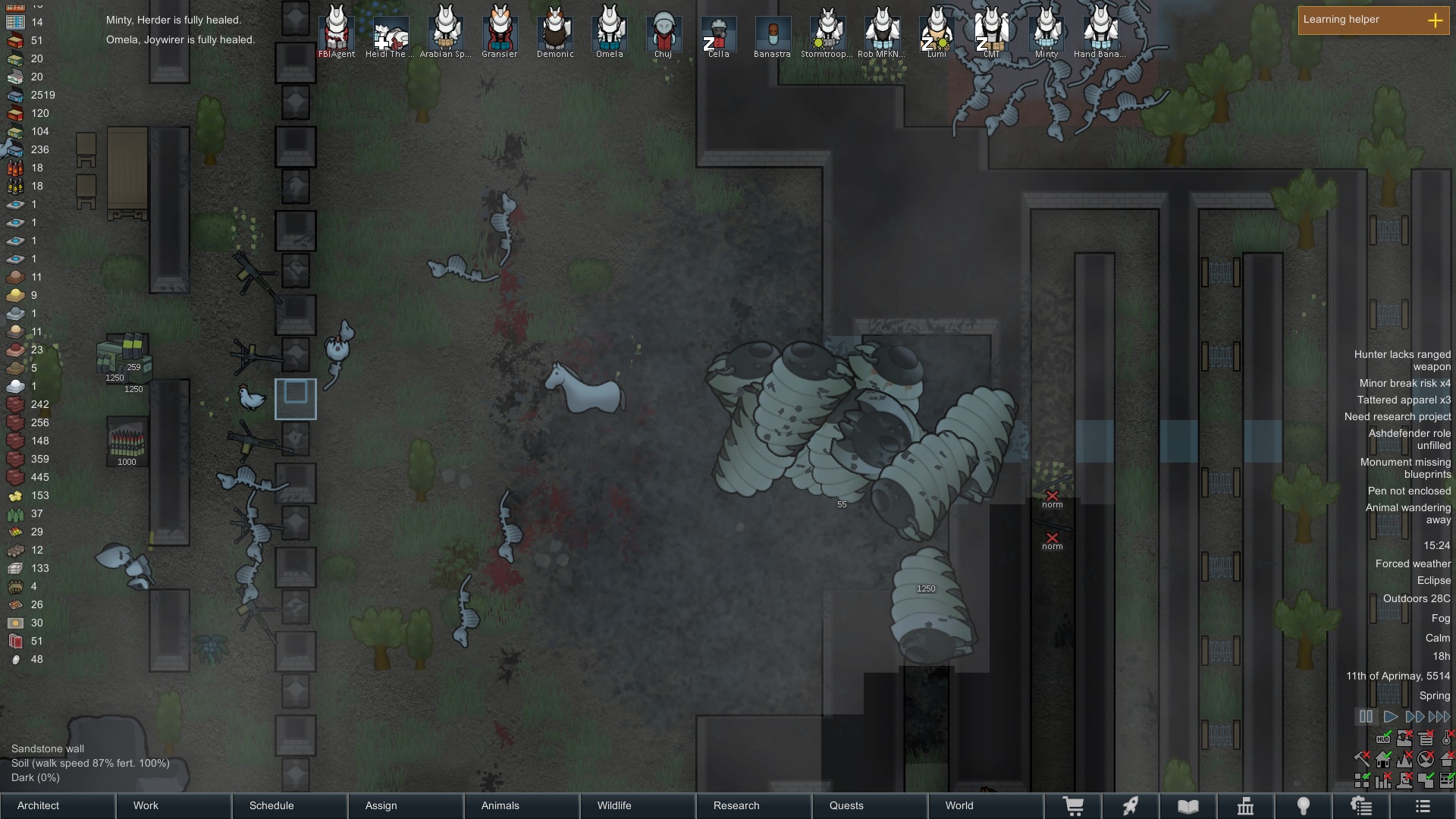This screenshot has height=819, width=1456.
Task: Open the Architect menu
Action: pos(58,805)
